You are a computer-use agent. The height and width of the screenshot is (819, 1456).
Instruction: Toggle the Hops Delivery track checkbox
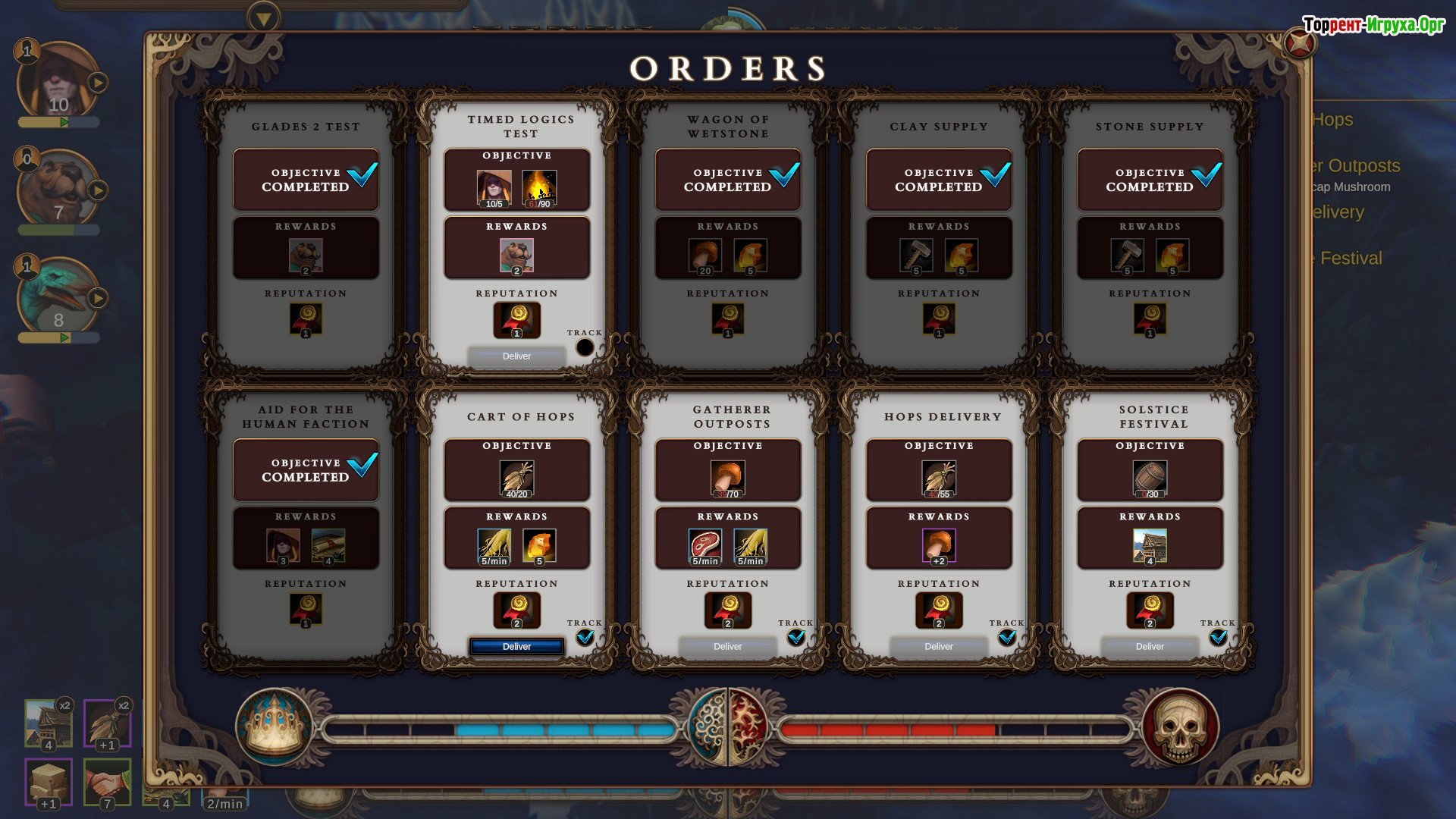coord(1006,638)
